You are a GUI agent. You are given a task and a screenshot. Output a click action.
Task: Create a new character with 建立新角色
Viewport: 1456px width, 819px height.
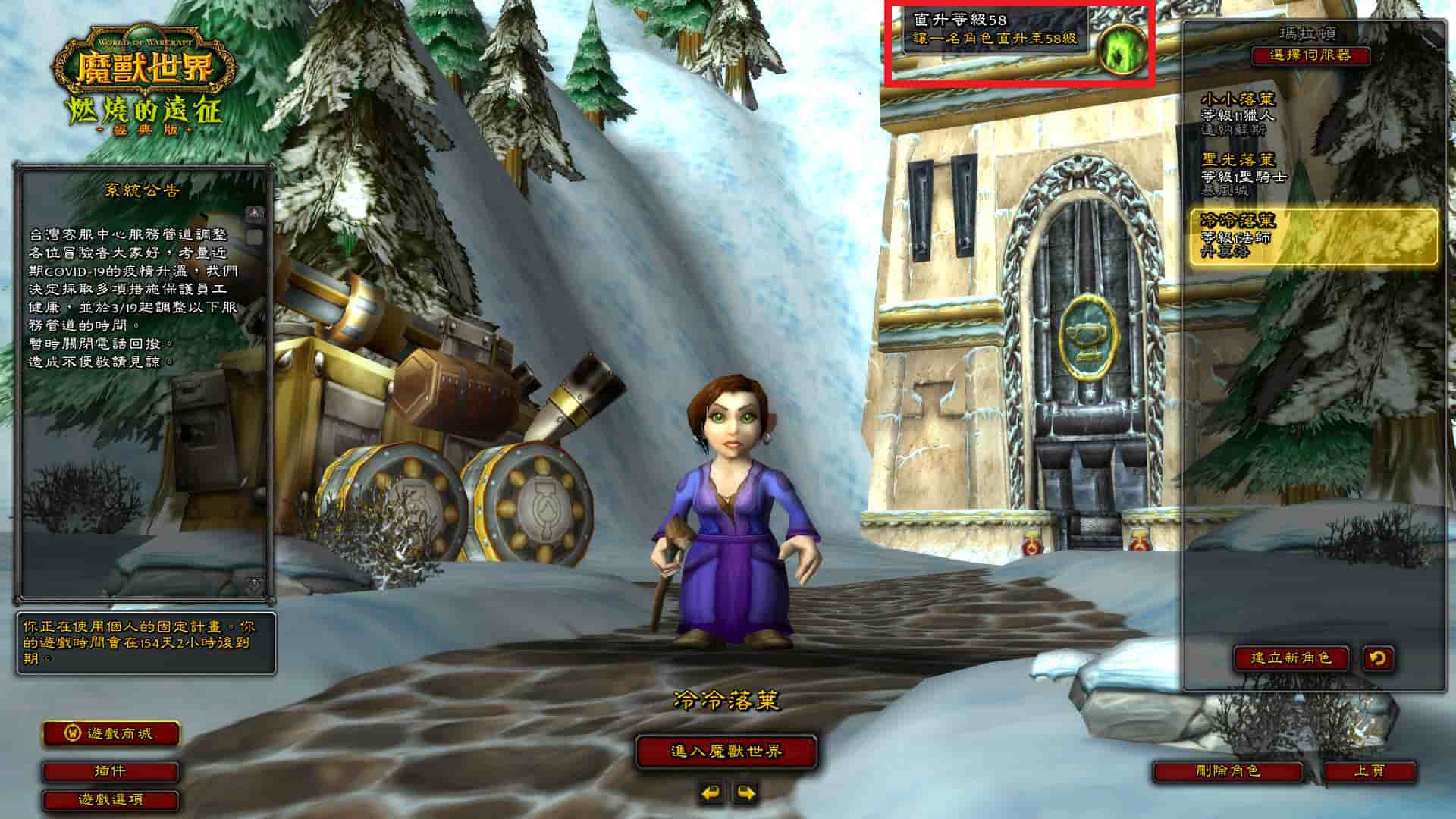point(1291,657)
